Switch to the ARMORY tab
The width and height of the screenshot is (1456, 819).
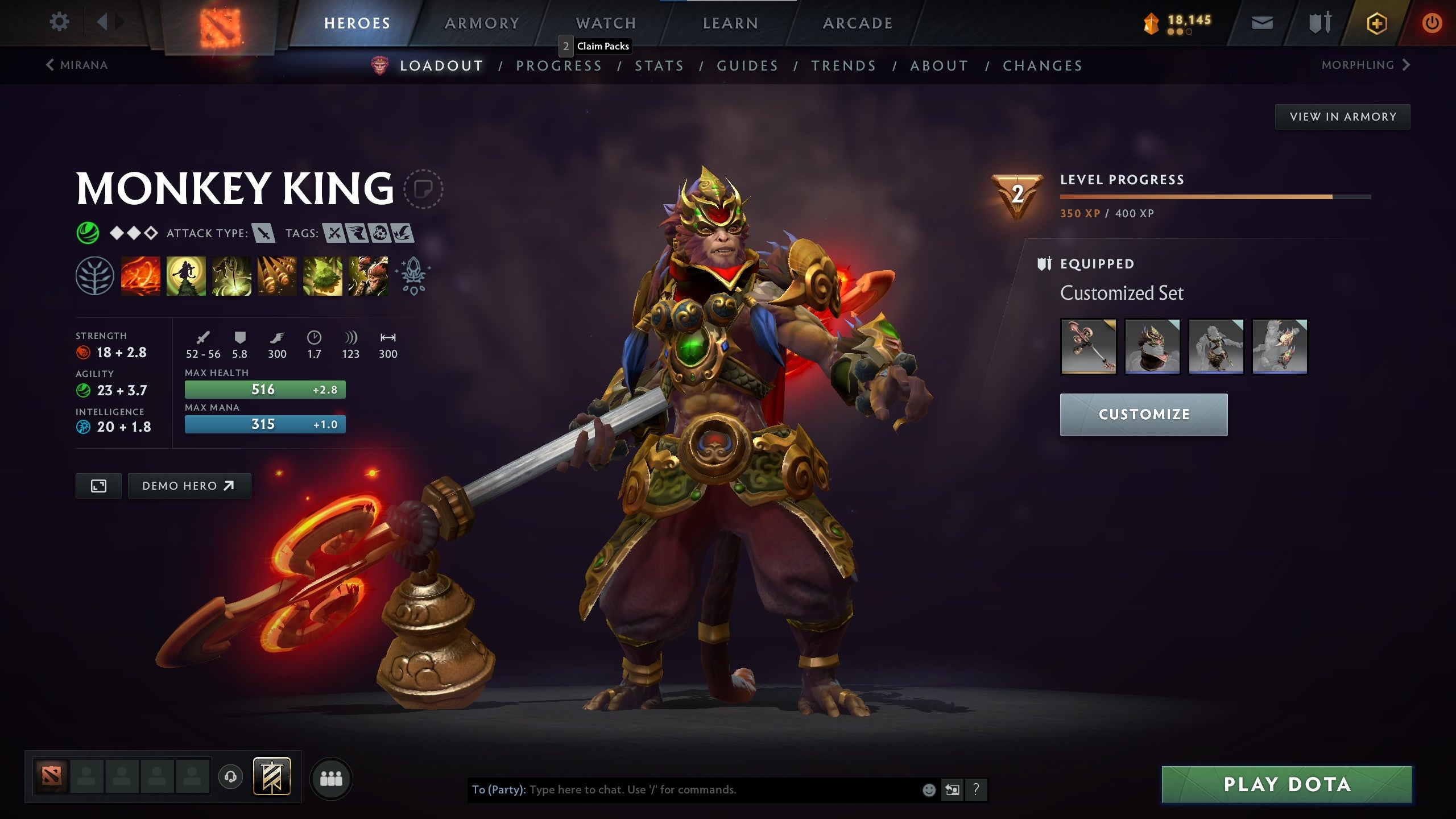(x=481, y=23)
